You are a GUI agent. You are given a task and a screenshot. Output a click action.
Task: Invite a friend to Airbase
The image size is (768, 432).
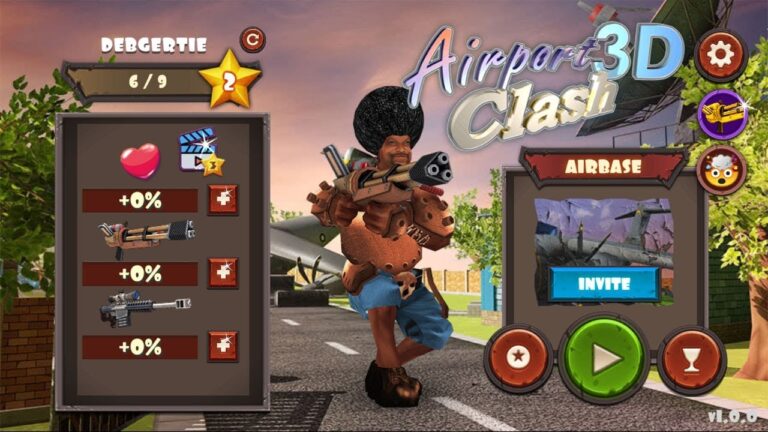tap(604, 283)
